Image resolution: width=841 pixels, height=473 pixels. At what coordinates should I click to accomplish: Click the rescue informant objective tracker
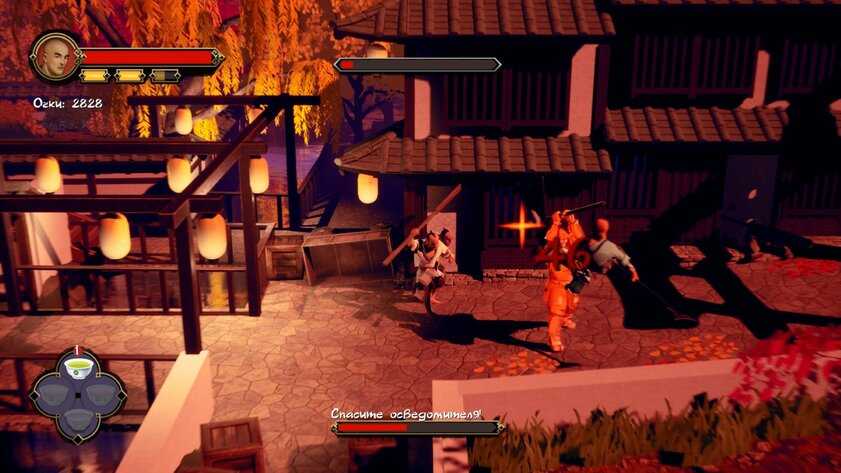(417, 421)
